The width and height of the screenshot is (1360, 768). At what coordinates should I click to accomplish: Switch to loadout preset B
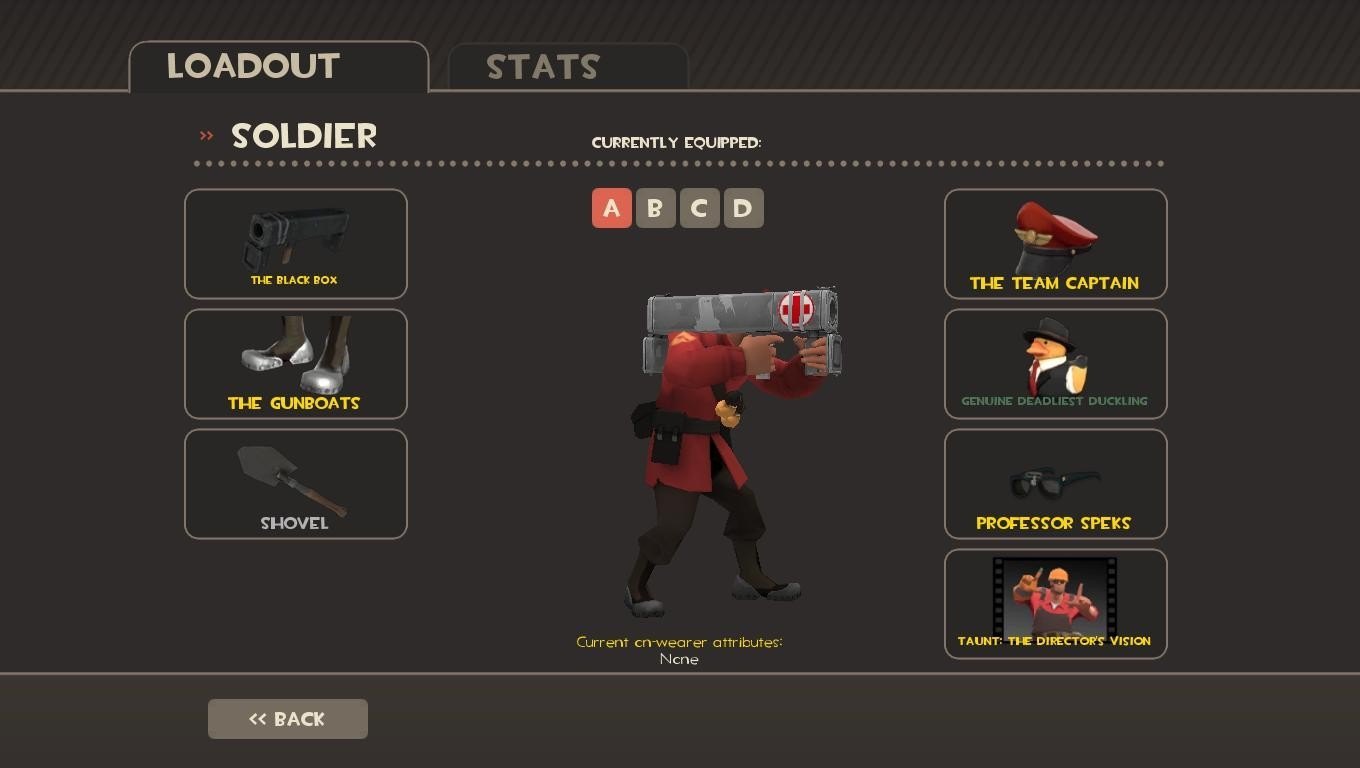click(656, 208)
